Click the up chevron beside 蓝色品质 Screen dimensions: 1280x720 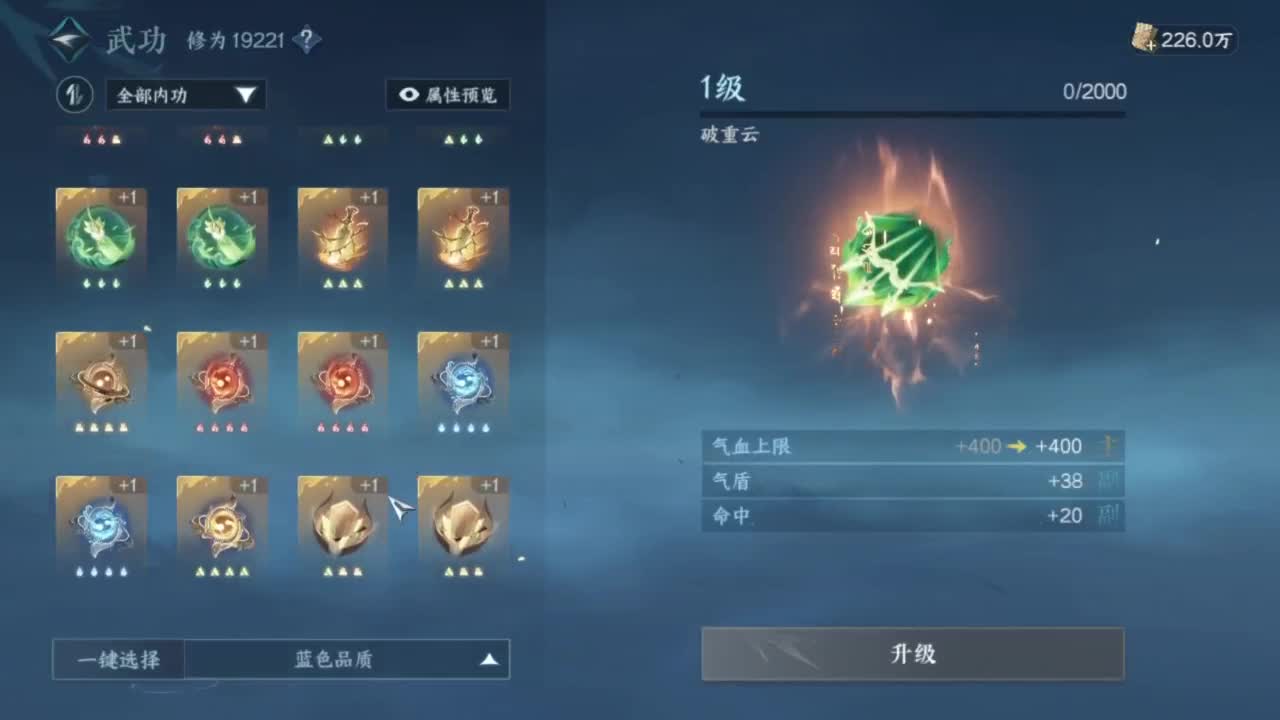[489, 658]
